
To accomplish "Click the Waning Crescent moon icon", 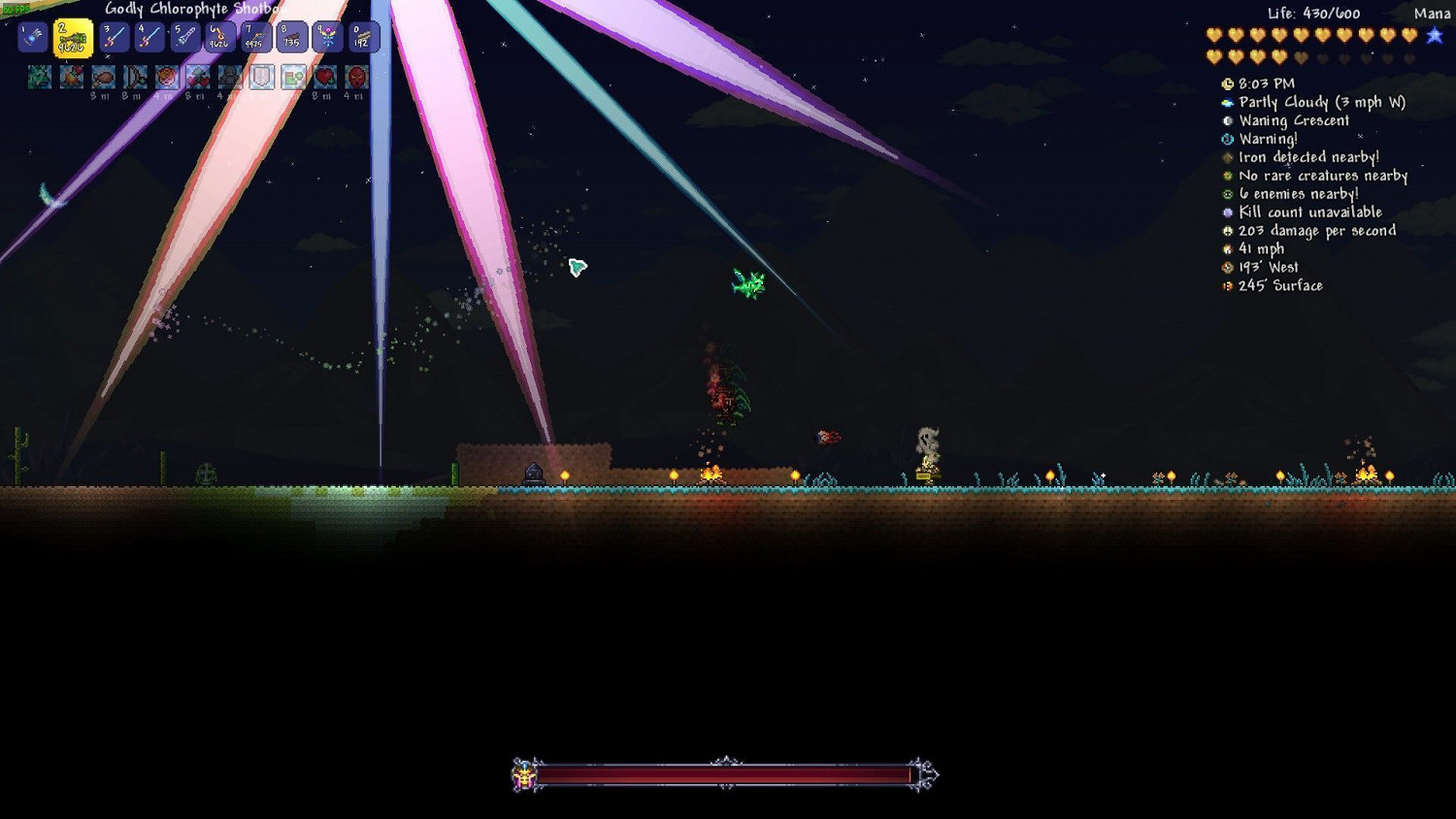I will [1226, 120].
